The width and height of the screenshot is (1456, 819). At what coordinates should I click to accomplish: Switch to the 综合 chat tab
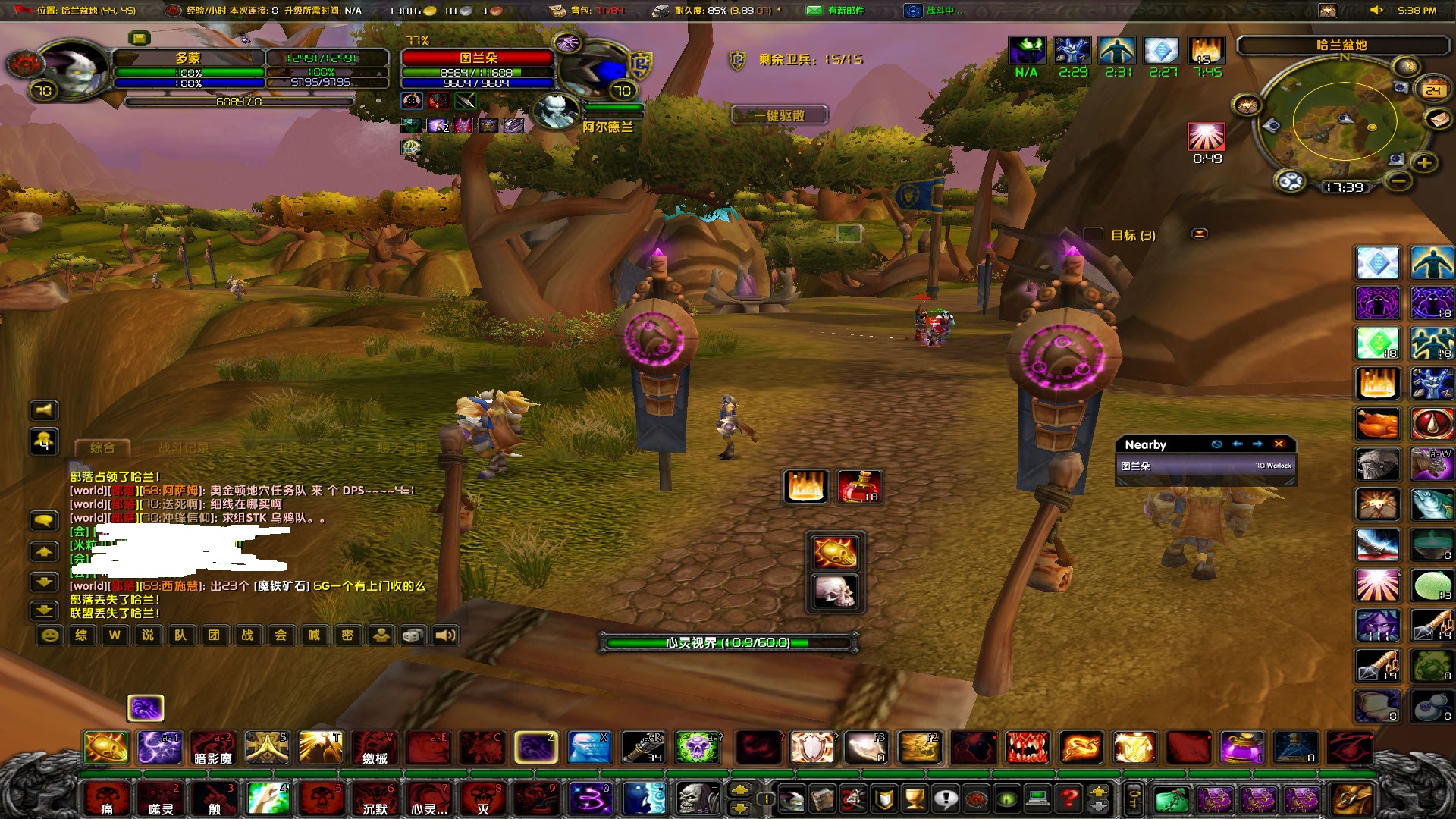[102, 446]
